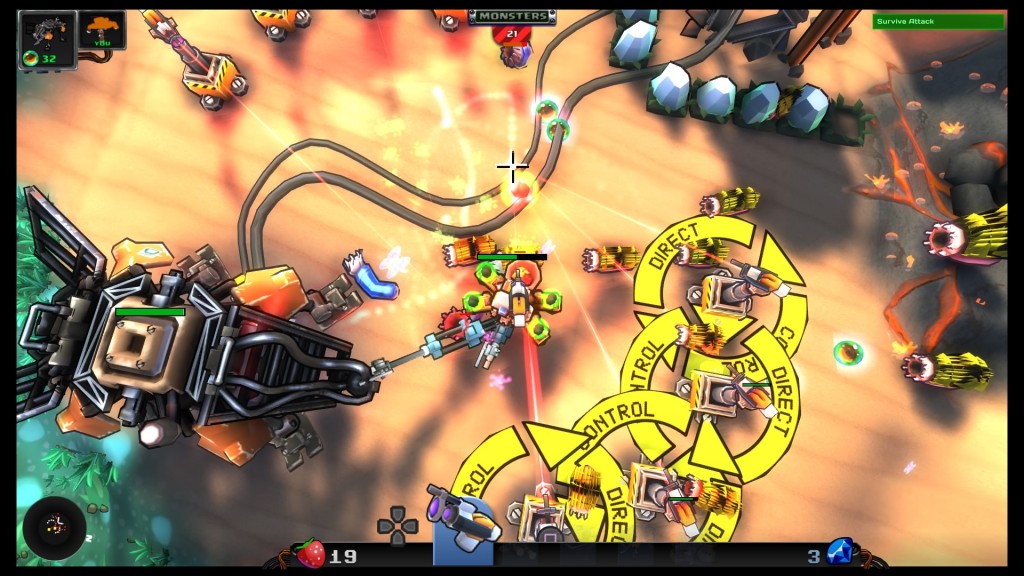Image resolution: width=1024 pixels, height=576 pixels.
Task: Click the Monsters wave indicator
Action: tap(513, 16)
